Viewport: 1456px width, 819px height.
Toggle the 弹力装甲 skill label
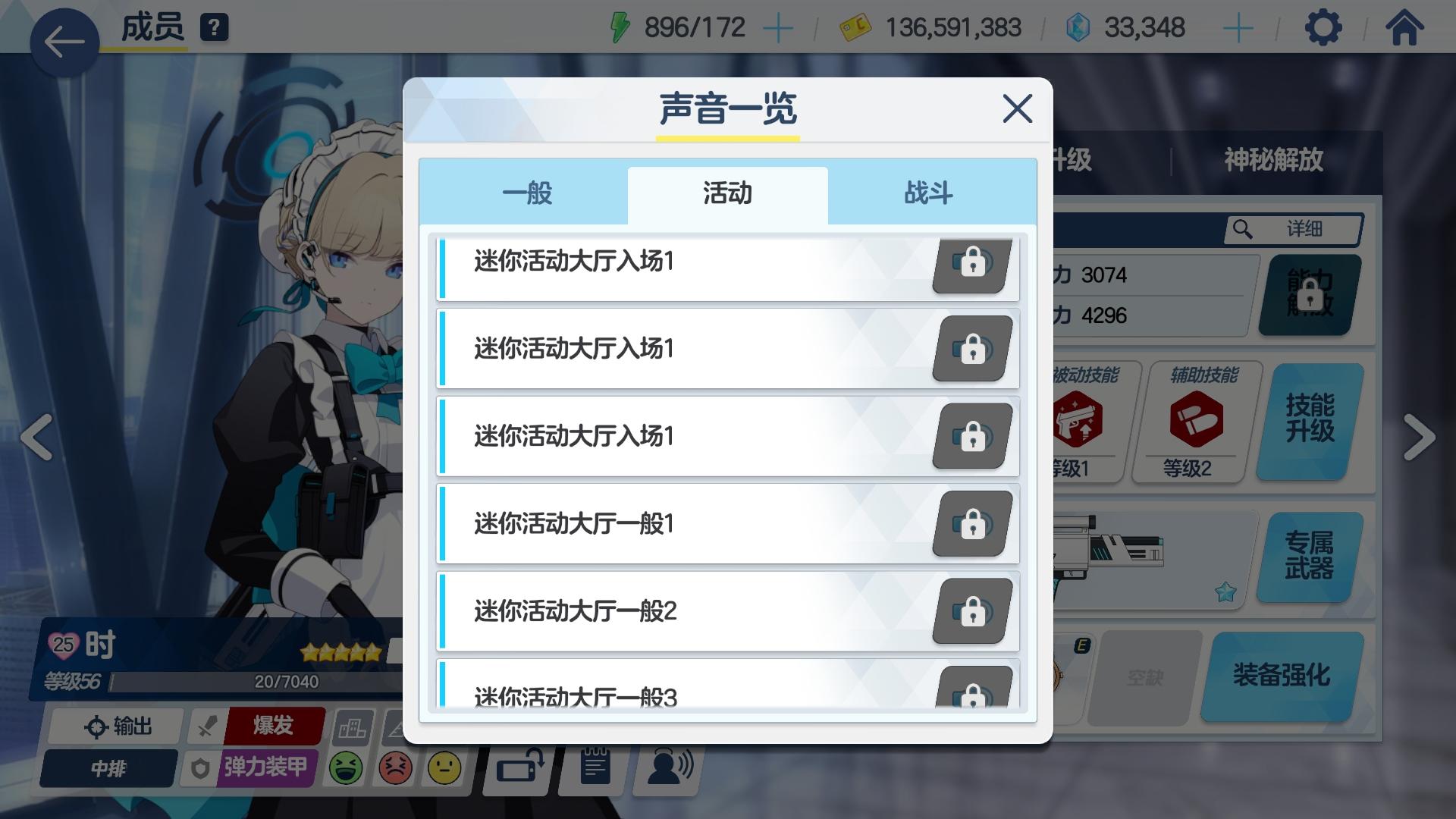263,768
